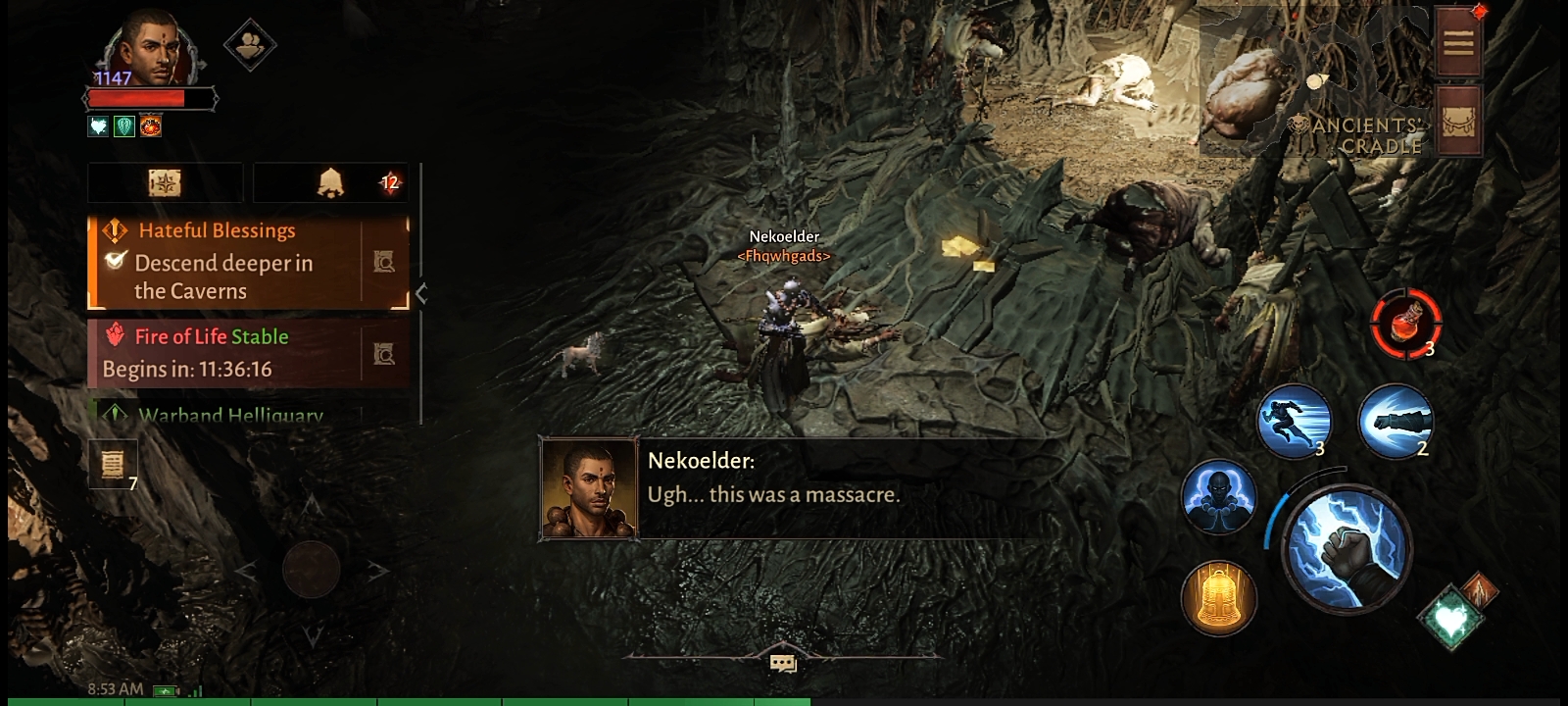Viewport: 1568px width, 706px height.
Task: Use the scroll item with count 7
Action: 113,463
